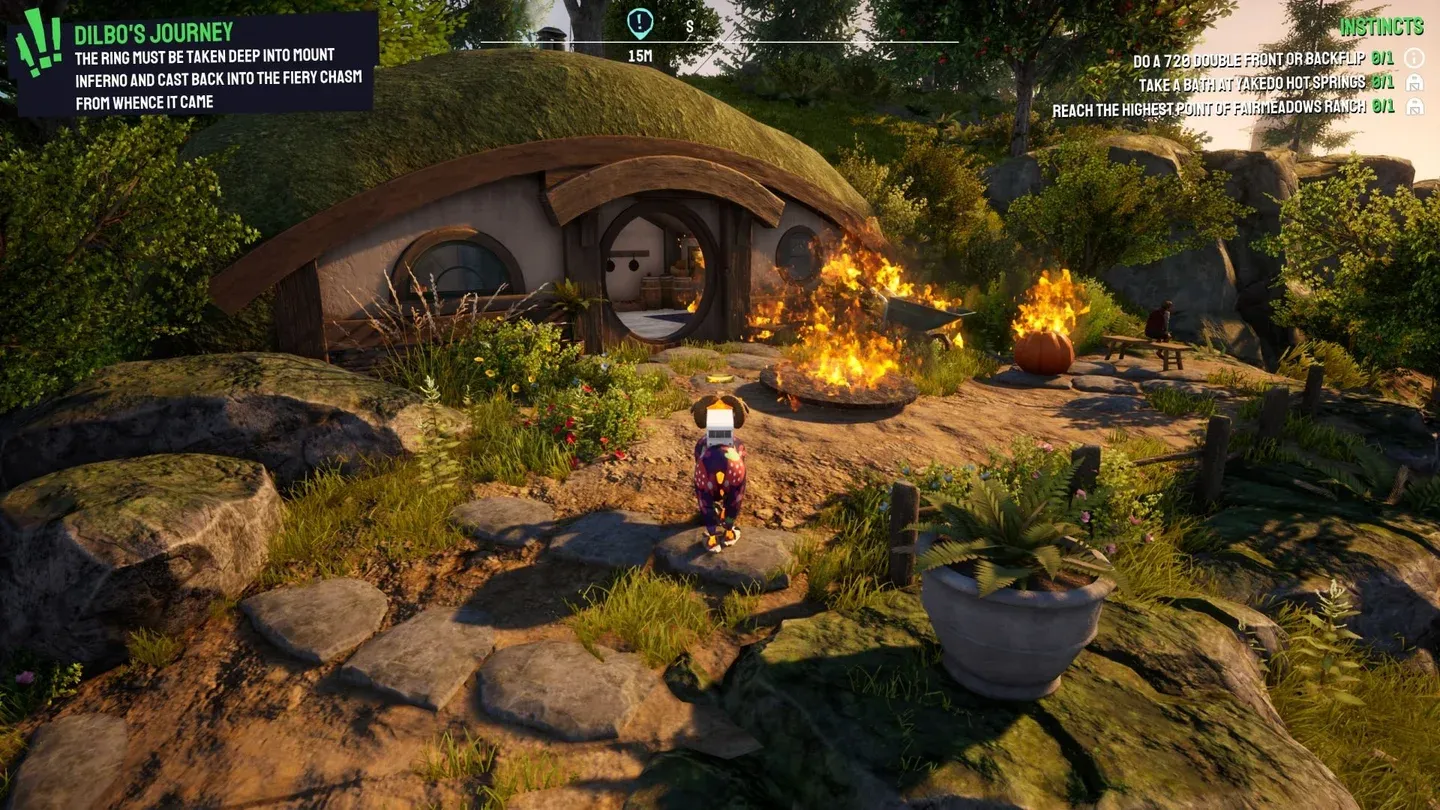The image size is (1440, 810).
Task: Click the icon beside the Fairmeadows Ranch instinct
Action: click(x=1414, y=106)
